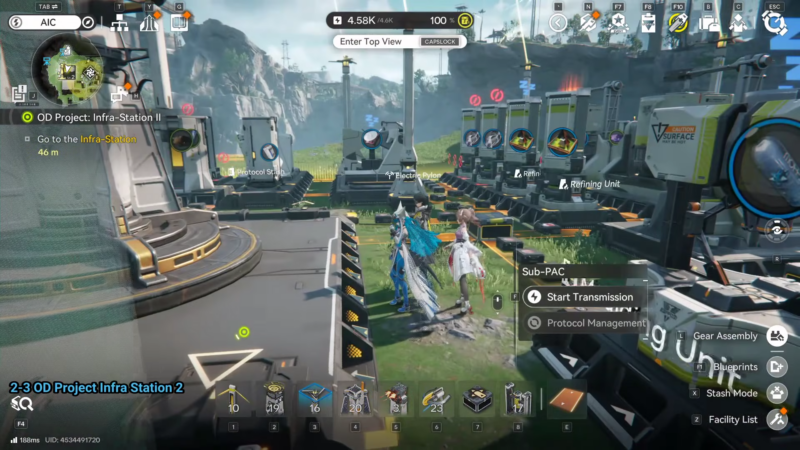This screenshot has height=450, width=800.
Task: Click Enter Top View button
Action: click(x=371, y=42)
